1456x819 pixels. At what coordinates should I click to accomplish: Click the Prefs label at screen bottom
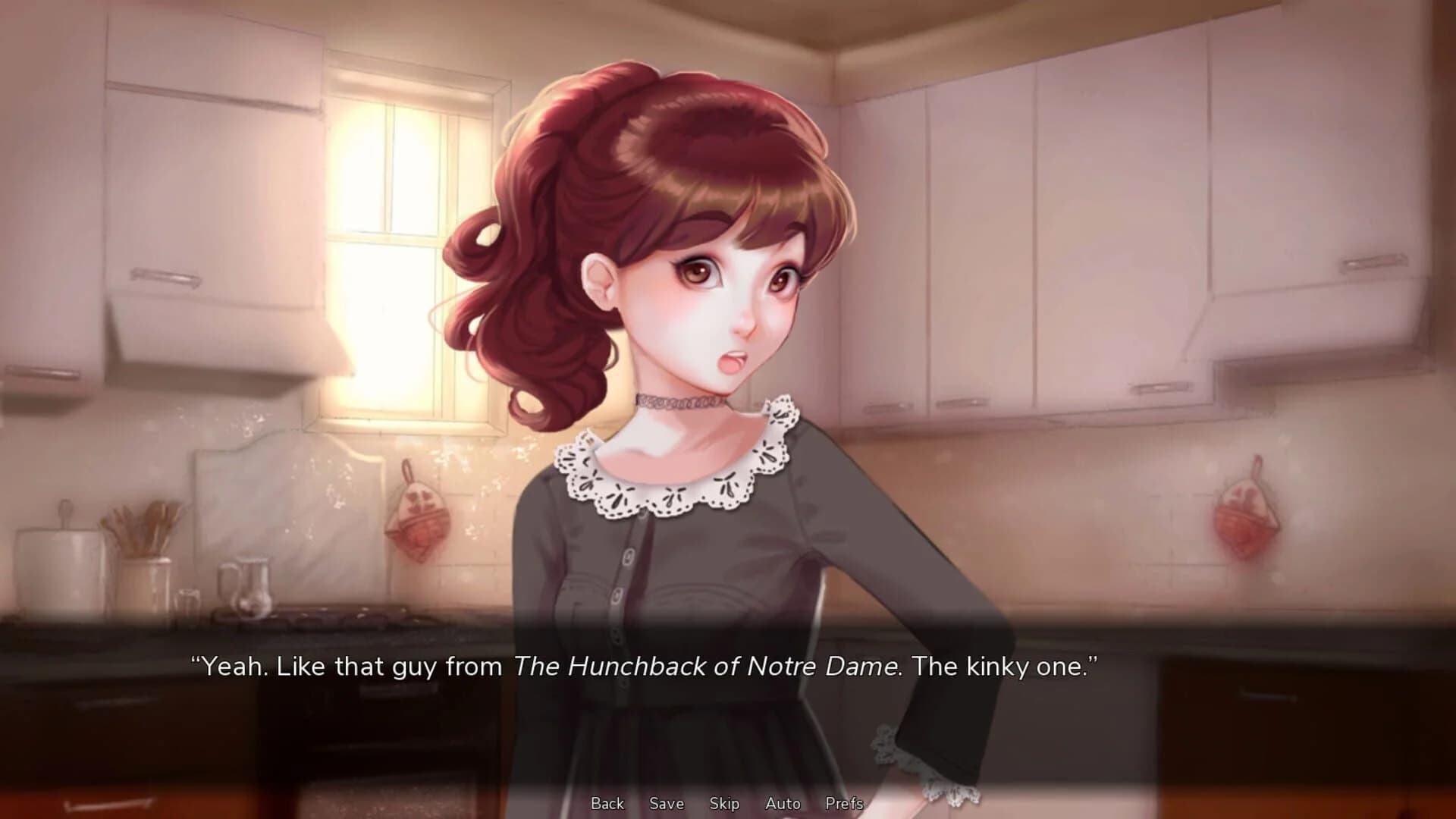[x=845, y=803]
